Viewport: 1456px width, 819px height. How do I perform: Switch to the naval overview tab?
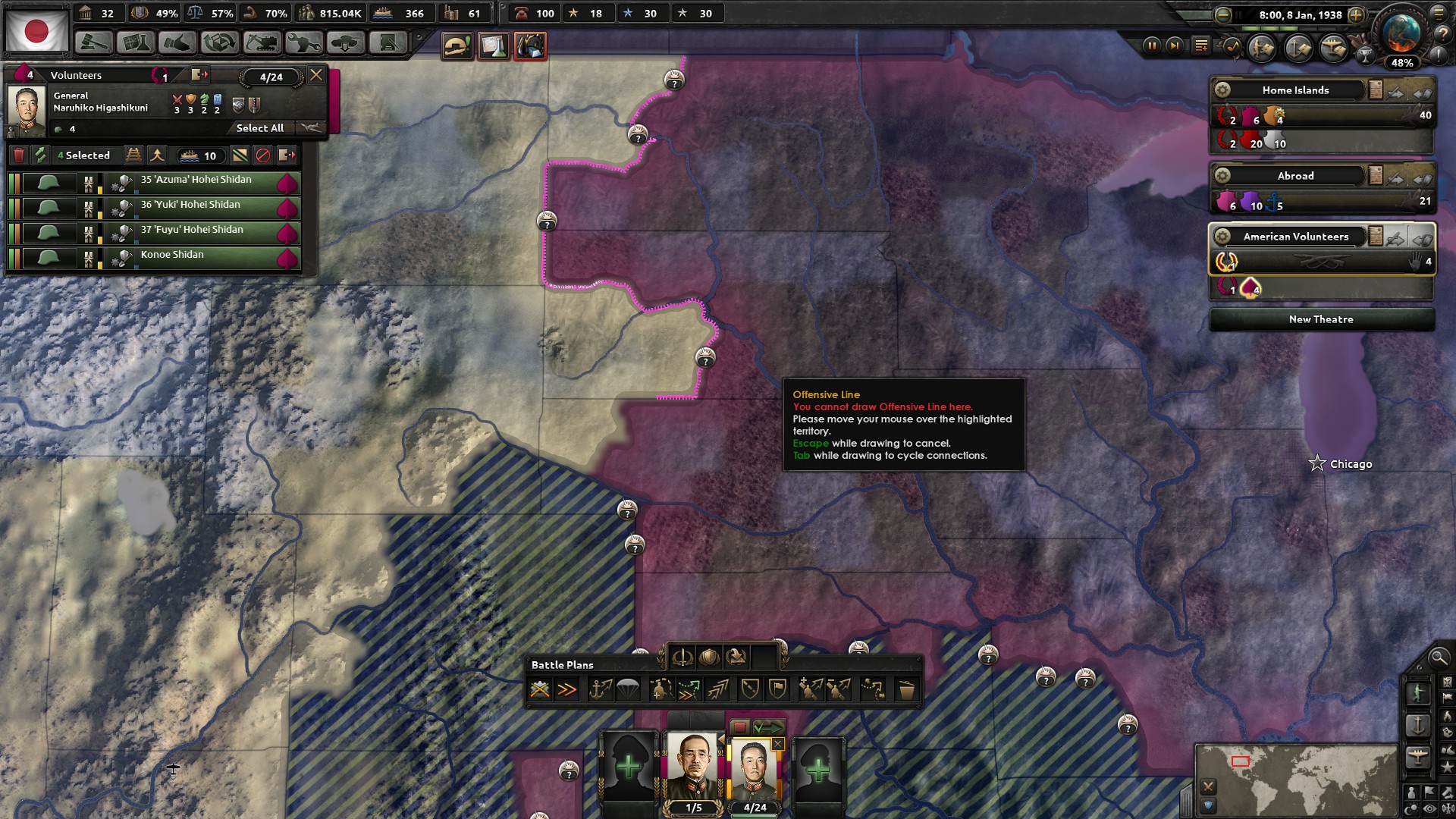point(1298,47)
